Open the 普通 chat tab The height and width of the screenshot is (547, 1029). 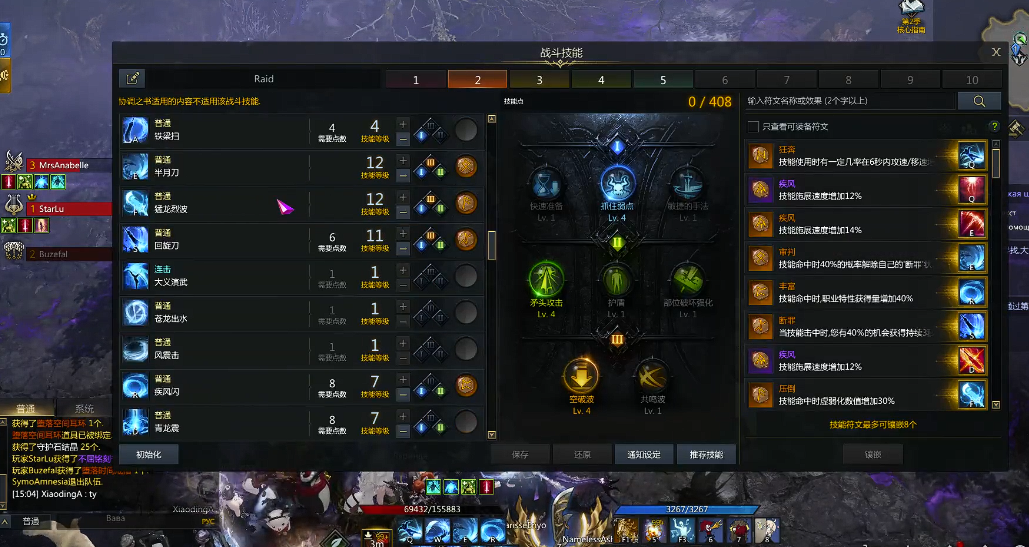point(26,409)
